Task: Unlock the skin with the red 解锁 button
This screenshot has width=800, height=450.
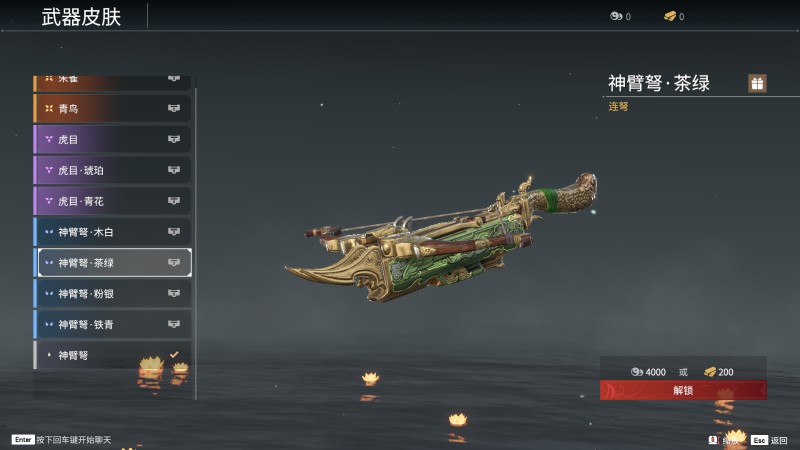Action: [x=683, y=390]
